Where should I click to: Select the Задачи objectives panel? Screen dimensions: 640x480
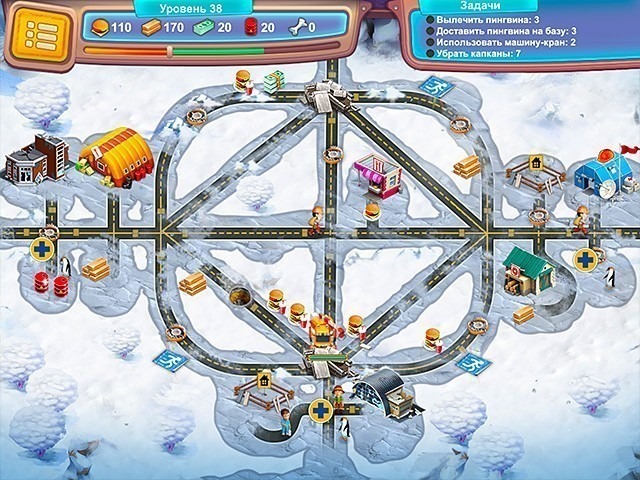[521, 38]
